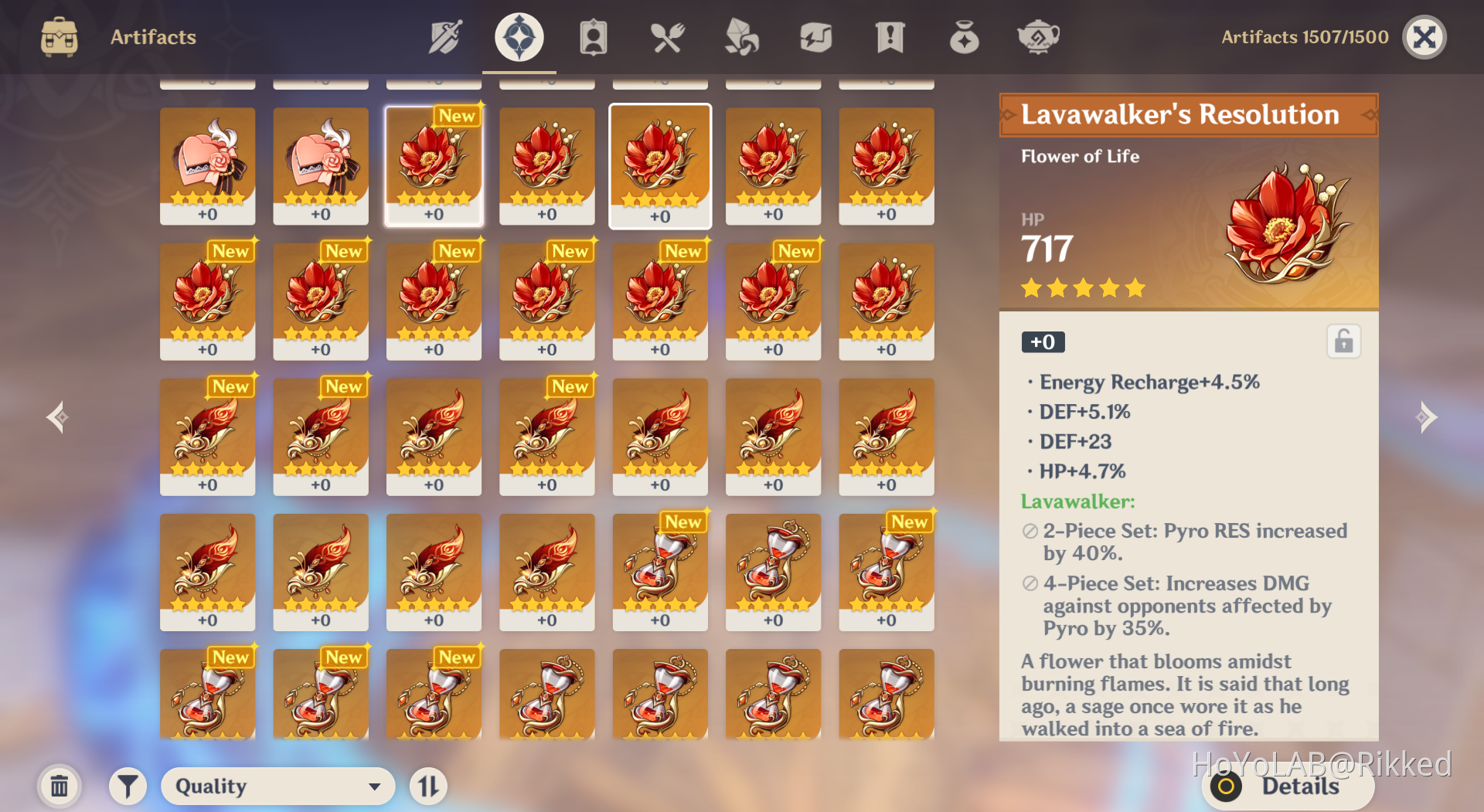Lock the Lavawalker's Resolution artifact

1343,341
